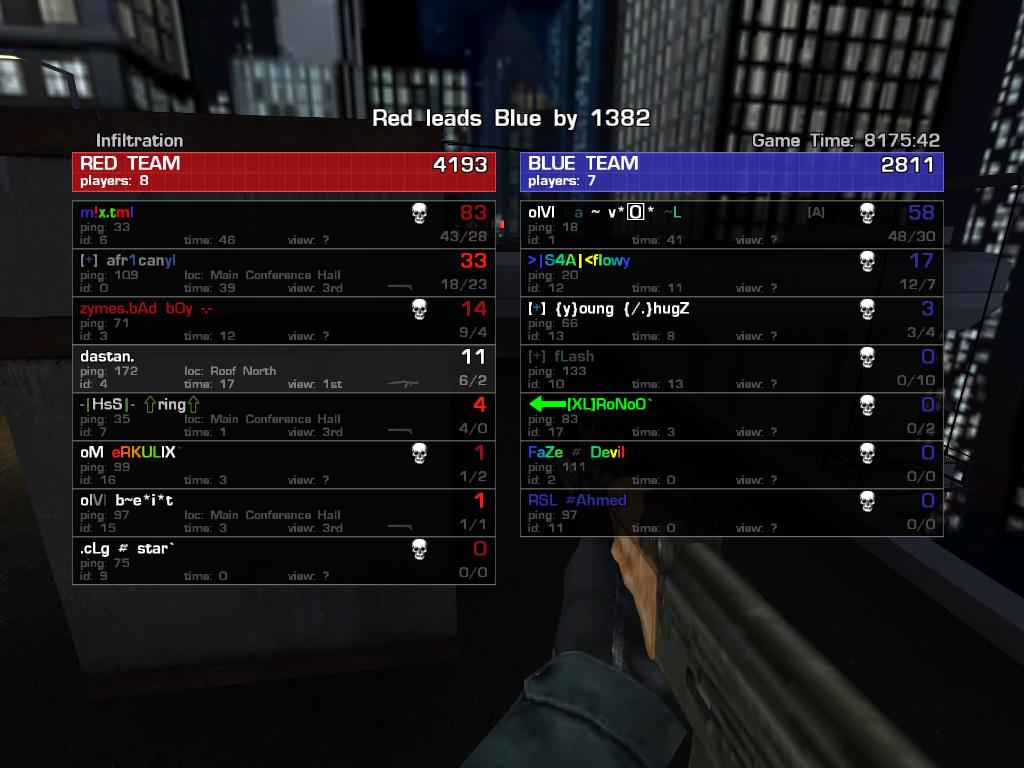Highlight the dastan. player row
Image resolution: width=1024 pixels, height=768 pixels.
[284, 369]
